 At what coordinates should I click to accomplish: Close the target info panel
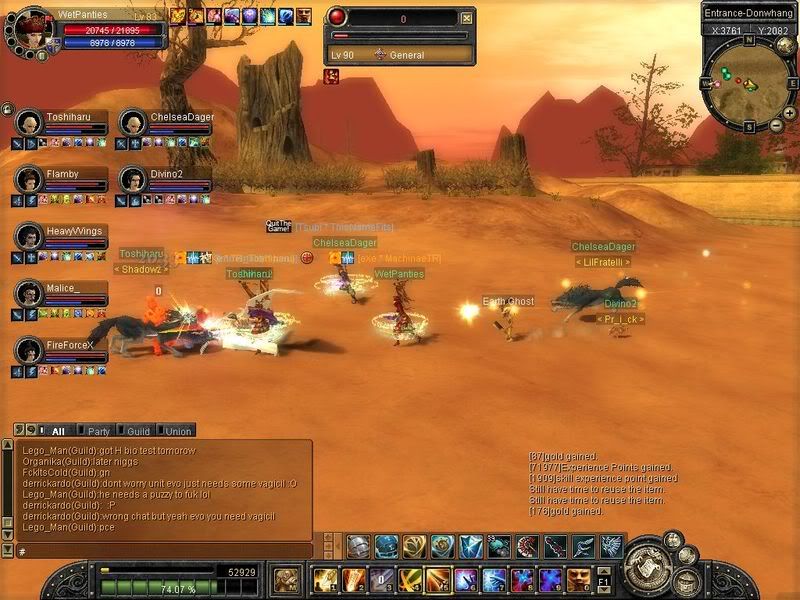[x=466, y=18]
